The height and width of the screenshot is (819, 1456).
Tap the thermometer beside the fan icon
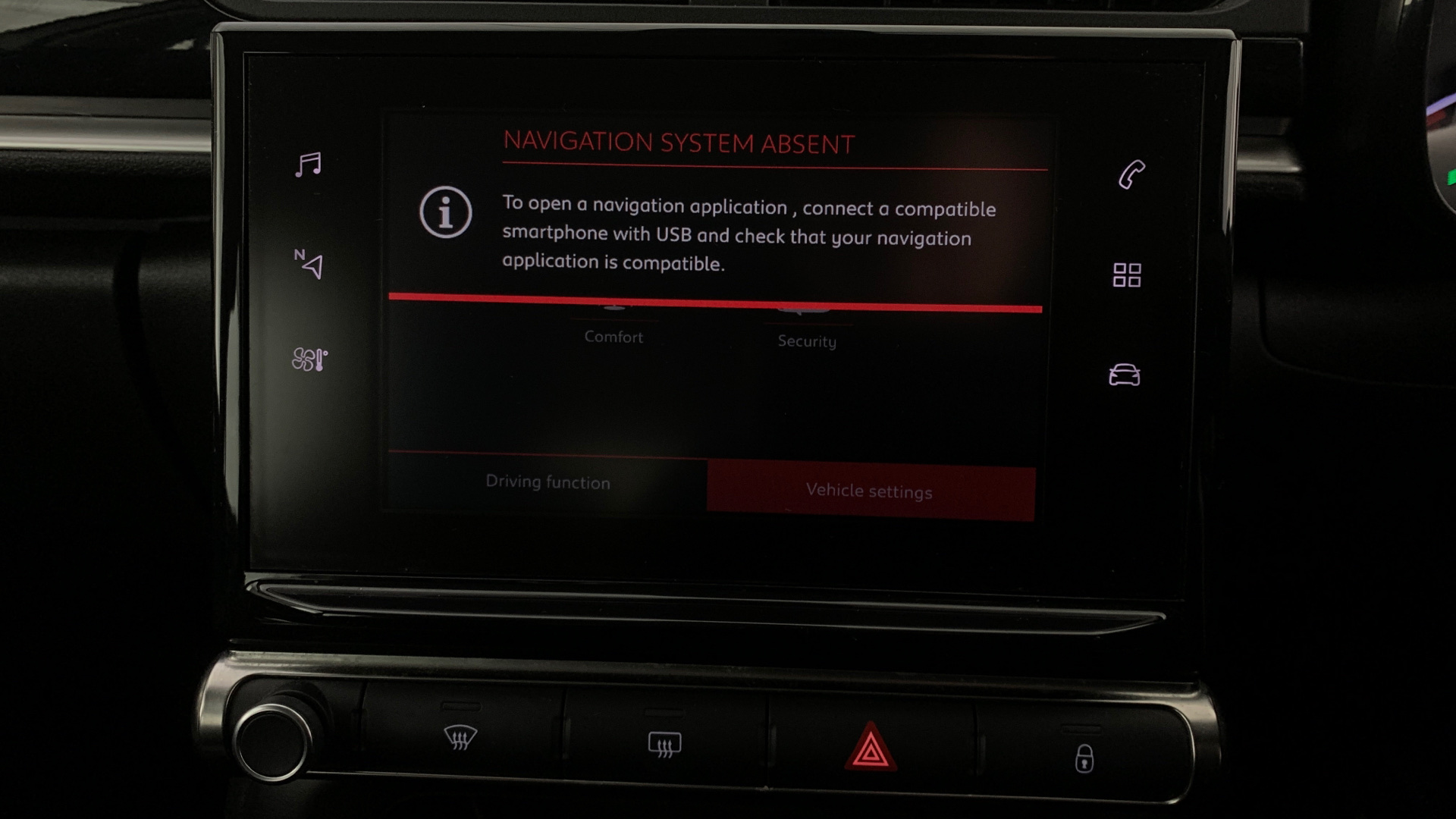pos(318,360)
